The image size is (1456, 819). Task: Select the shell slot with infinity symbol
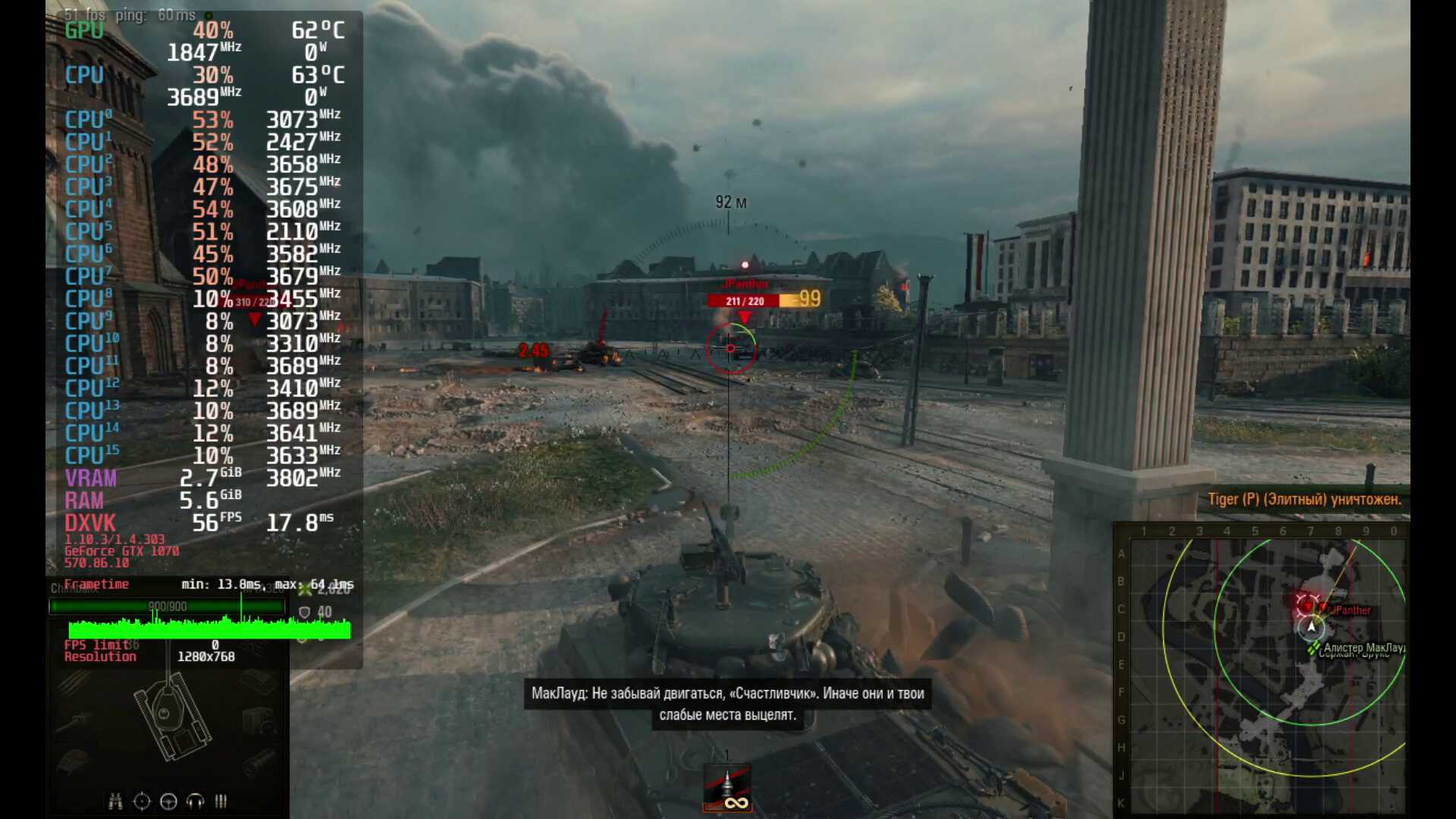point(727,789)
